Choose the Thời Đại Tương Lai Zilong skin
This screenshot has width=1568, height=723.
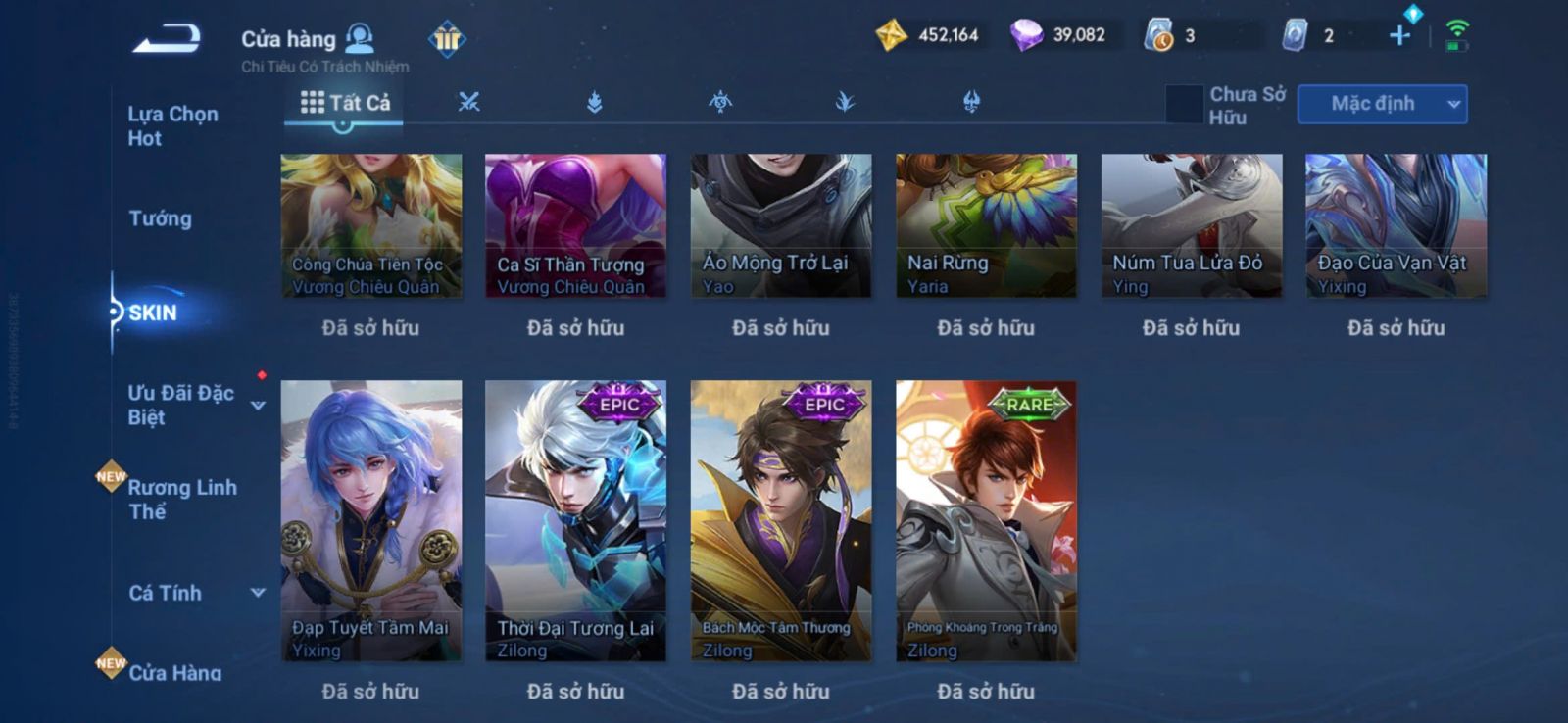click(575, 520)
